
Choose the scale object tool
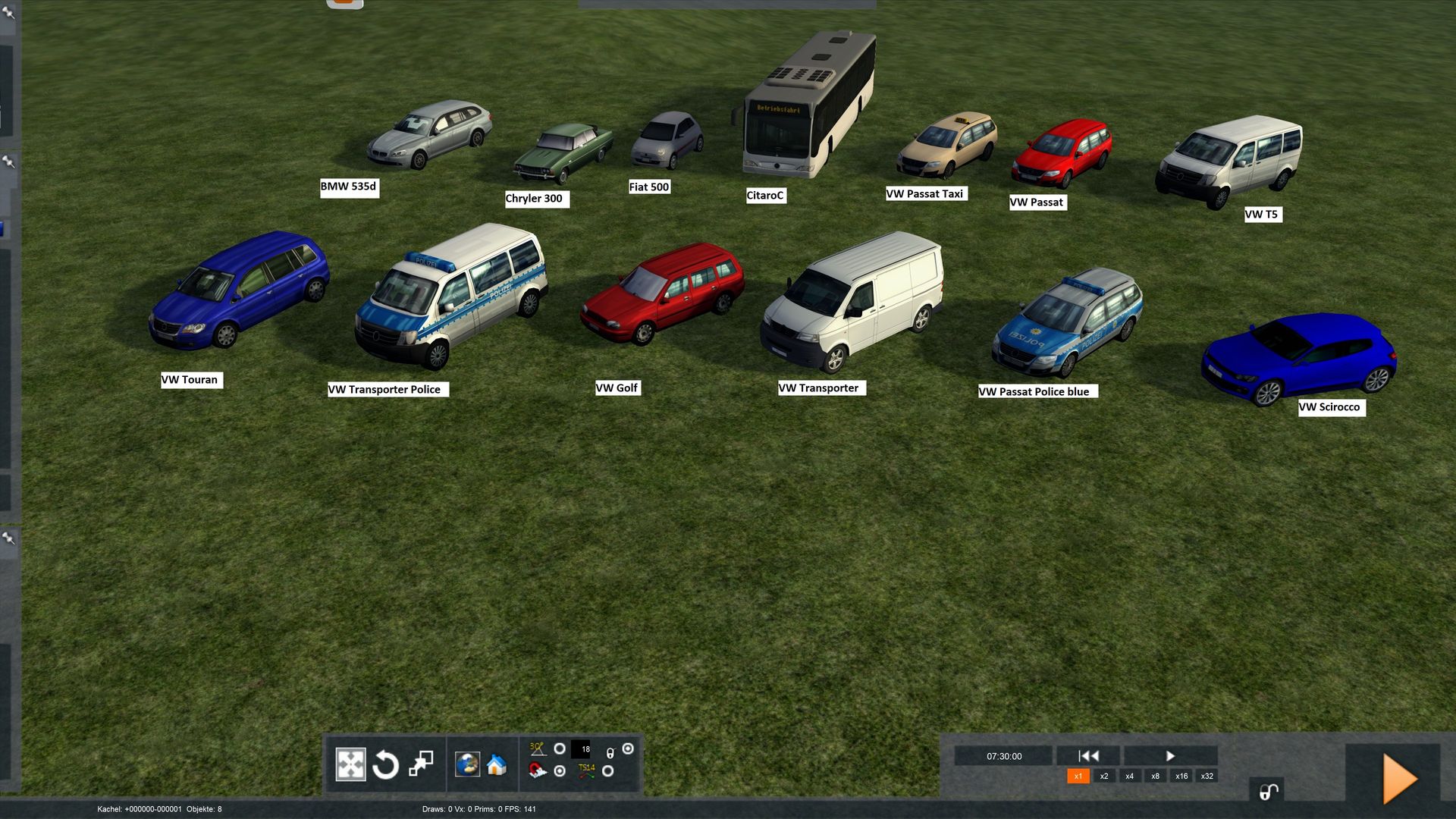(x=421, y=764)
